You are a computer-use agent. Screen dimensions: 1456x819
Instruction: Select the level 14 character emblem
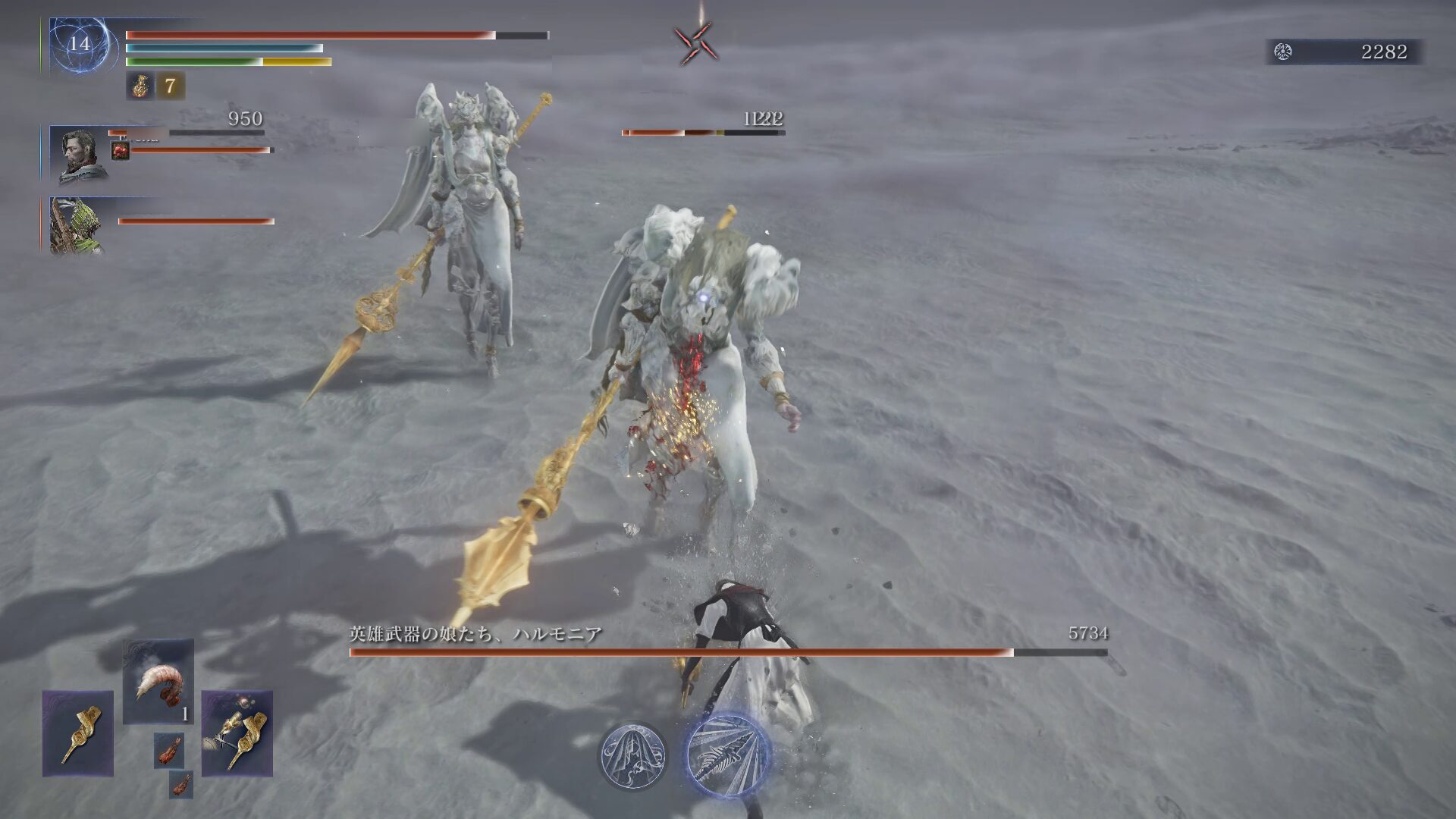pos(80,45)
